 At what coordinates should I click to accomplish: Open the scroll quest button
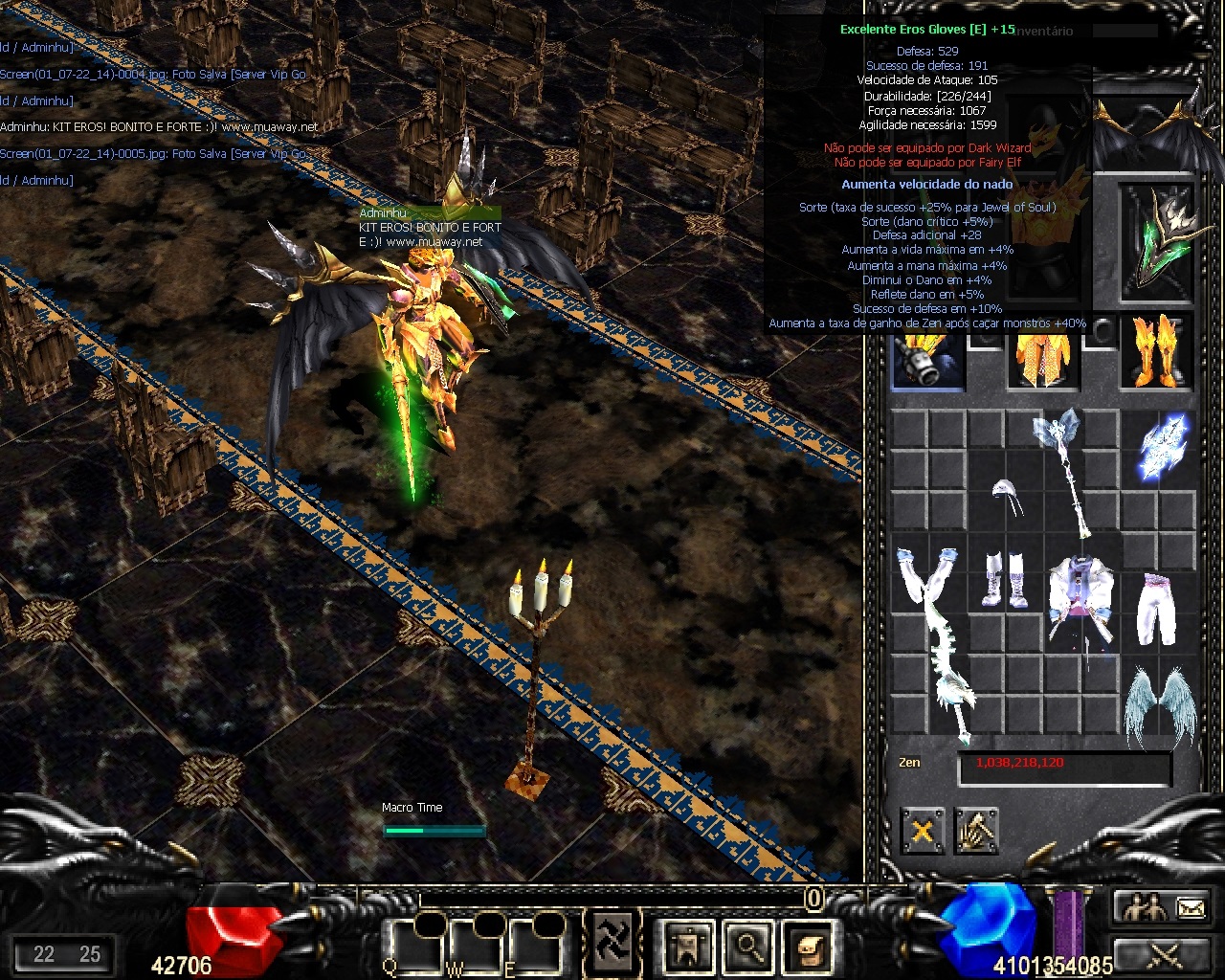click(x=806, y=946)
